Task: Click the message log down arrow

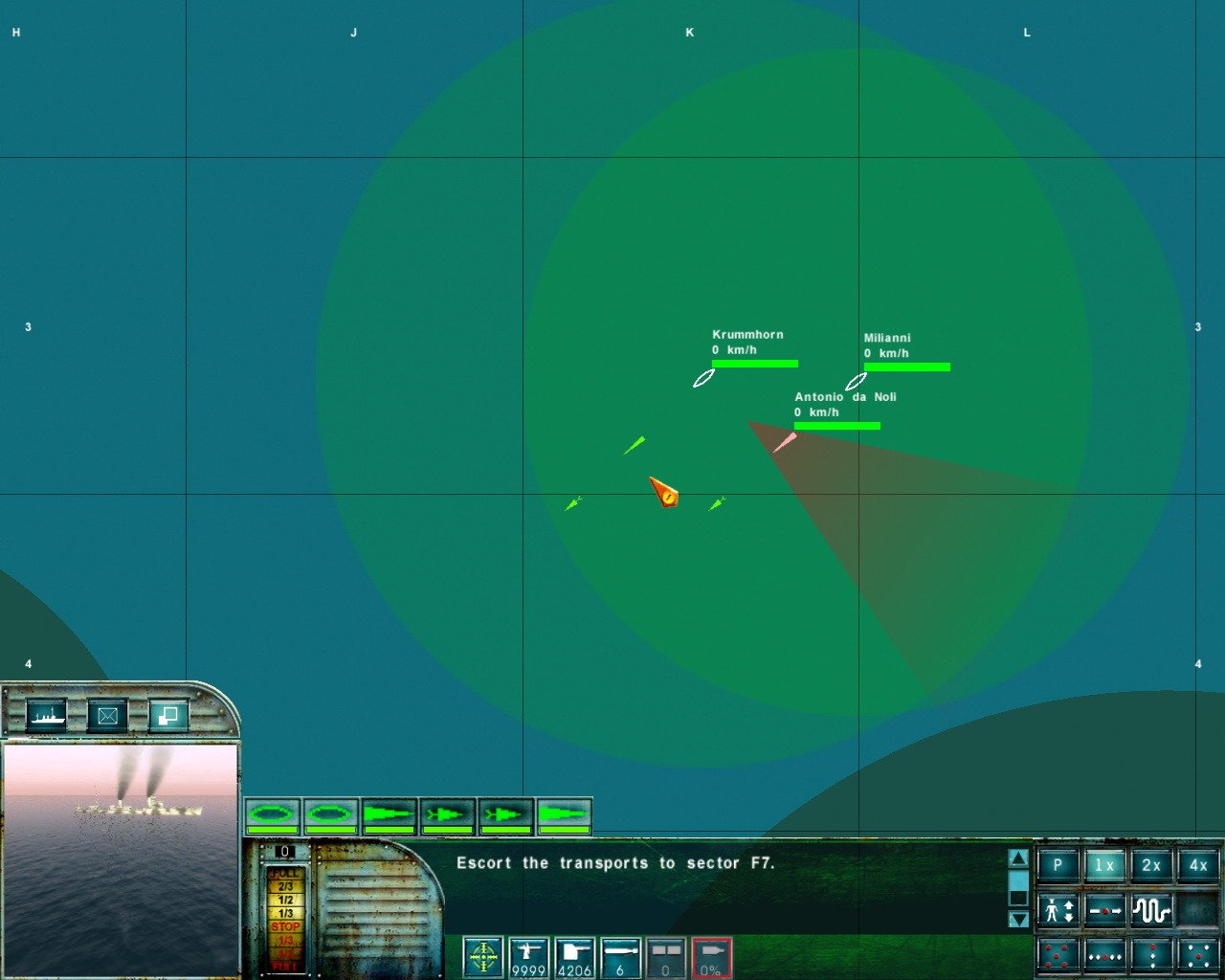Action: click(x=1018, y=919)
